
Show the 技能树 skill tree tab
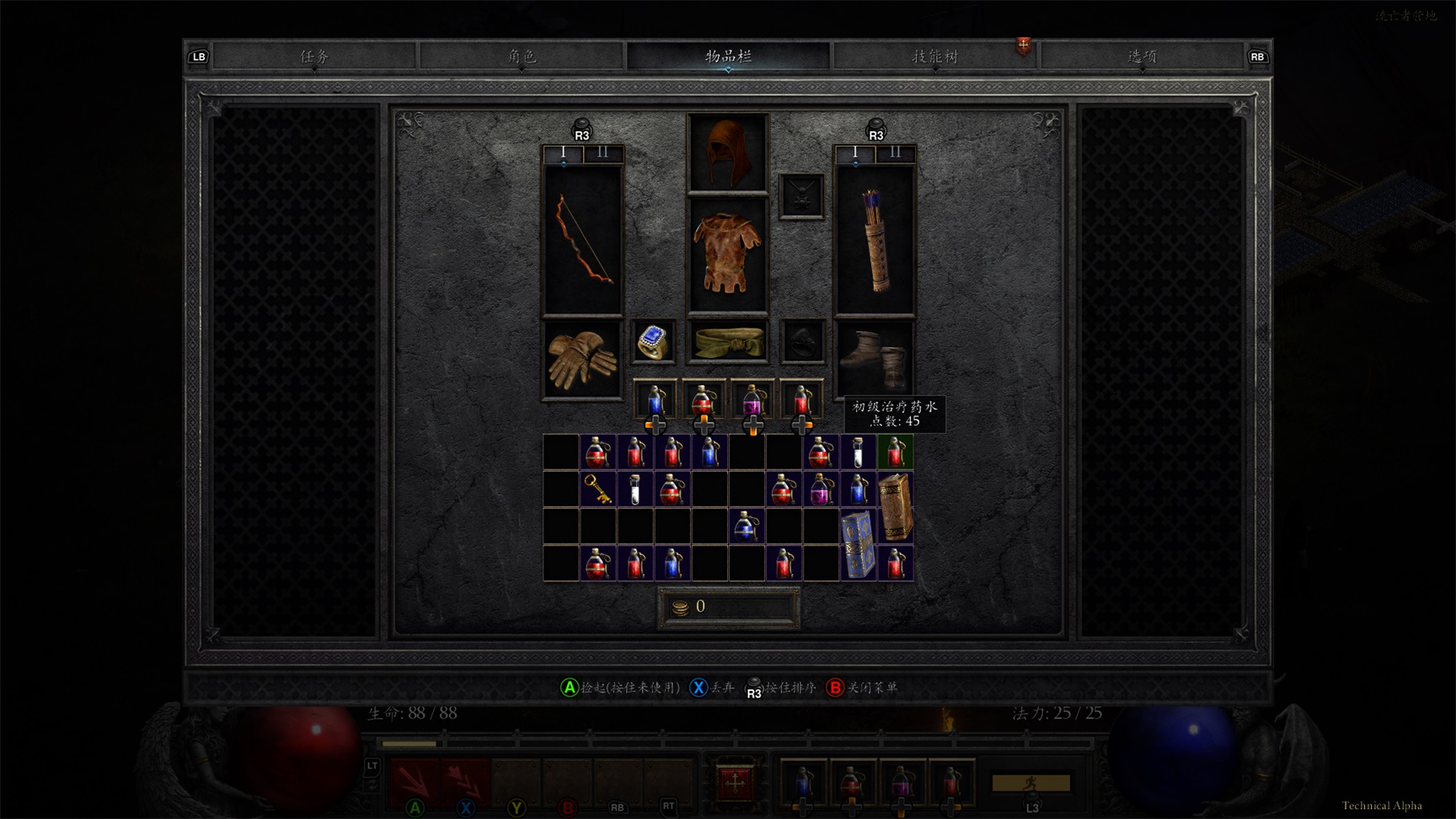click(935, 56)
